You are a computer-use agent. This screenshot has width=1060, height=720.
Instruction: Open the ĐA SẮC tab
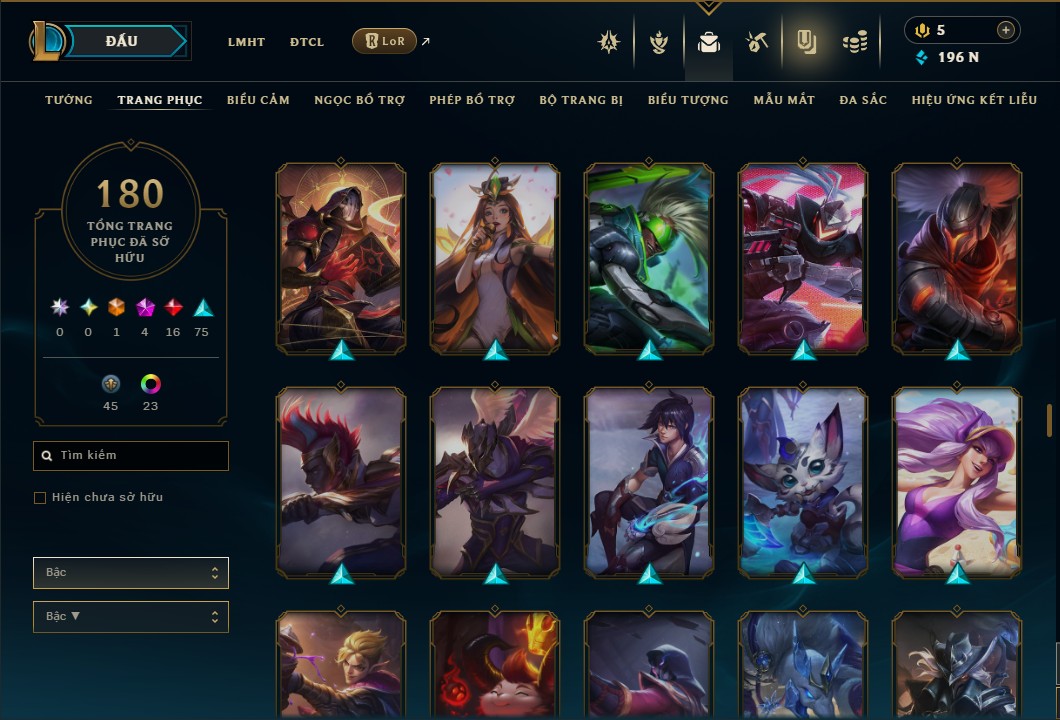[x=863, y=100]
